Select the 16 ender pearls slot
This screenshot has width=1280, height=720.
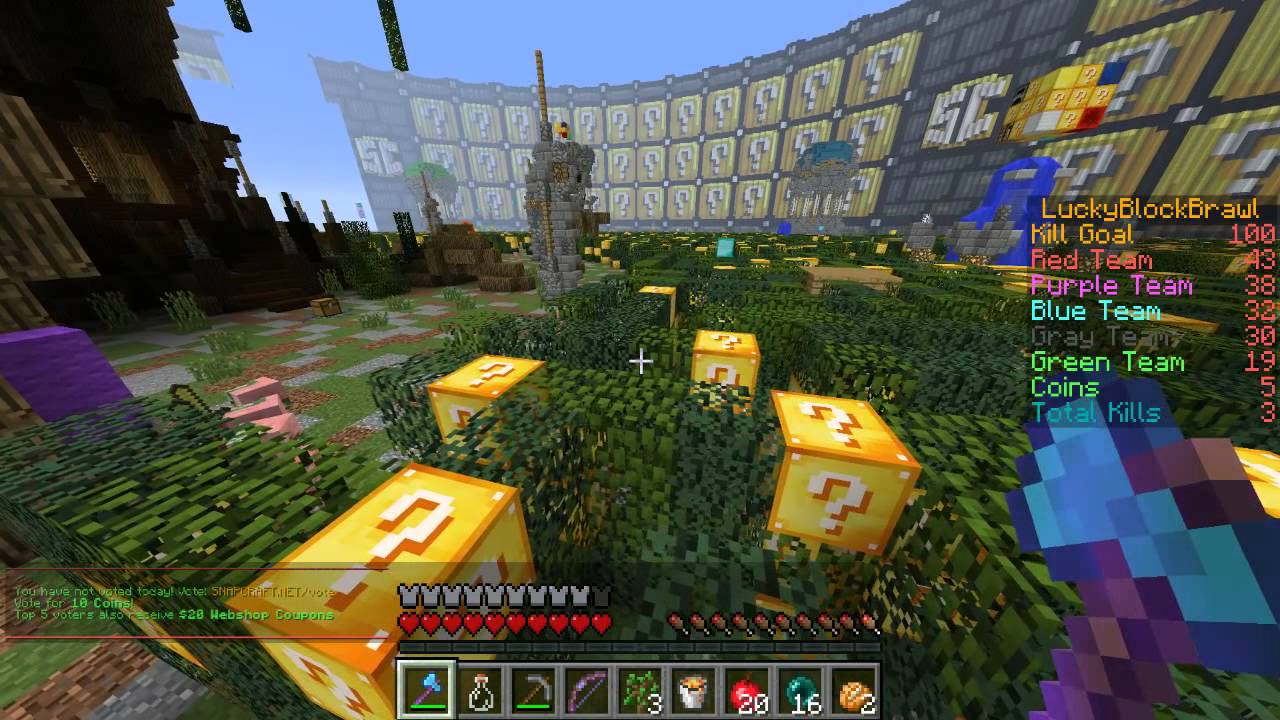pos(801,688)
